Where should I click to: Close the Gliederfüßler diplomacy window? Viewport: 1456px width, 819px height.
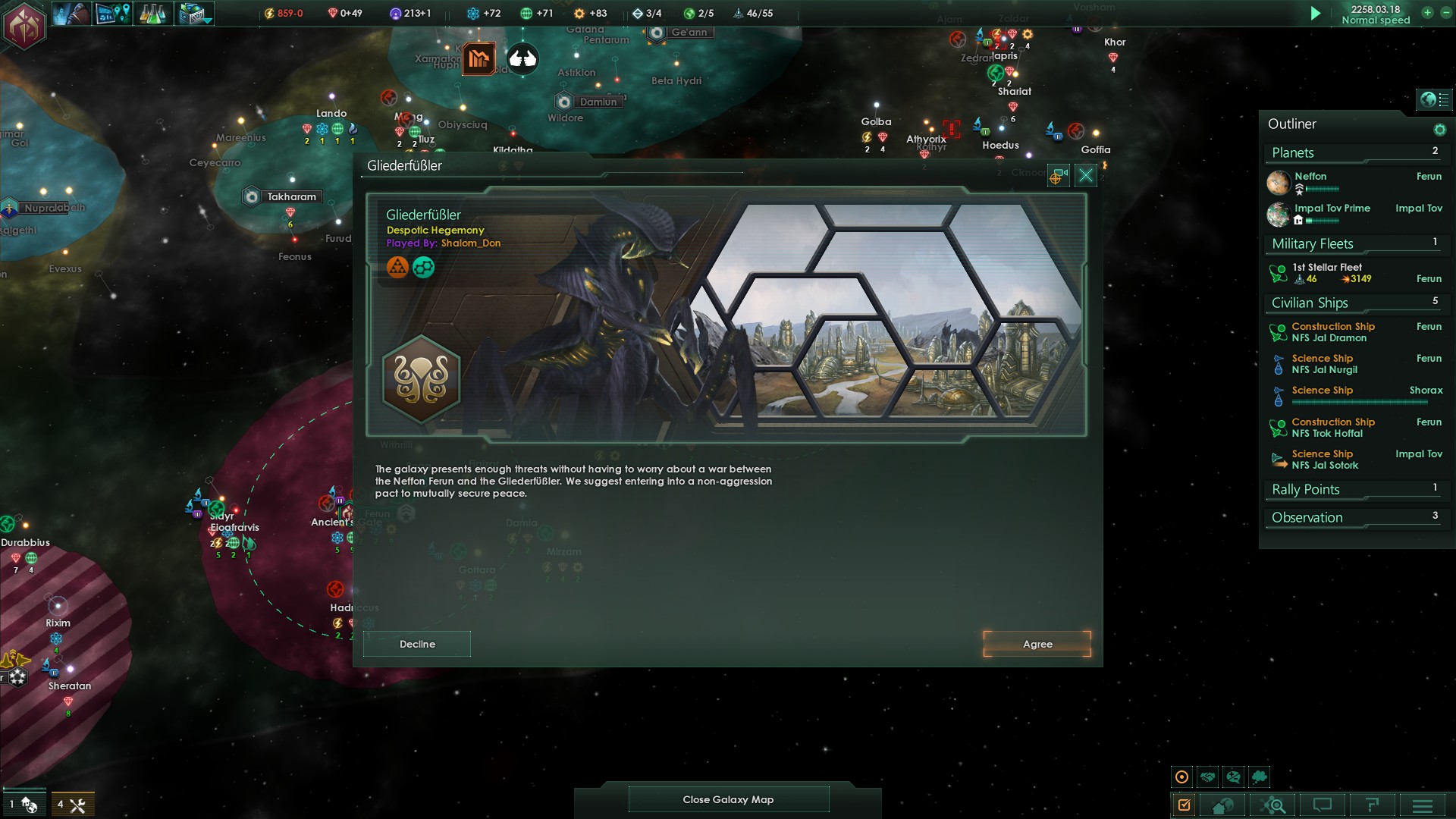click(1085, 176)
